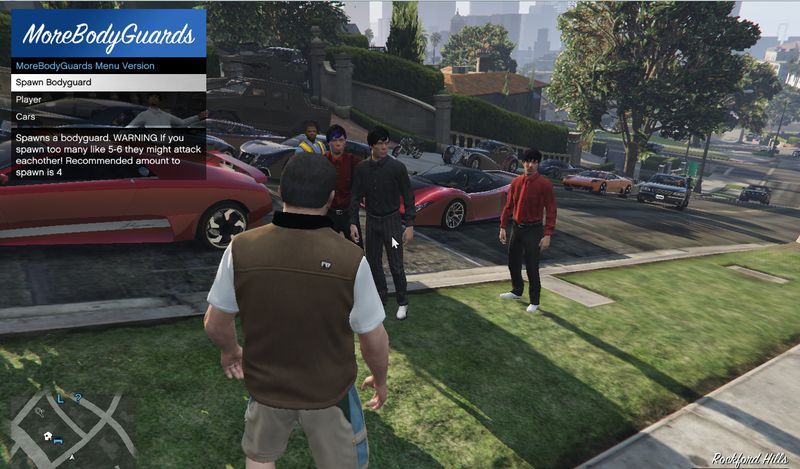Click the minimap radar

72,424
